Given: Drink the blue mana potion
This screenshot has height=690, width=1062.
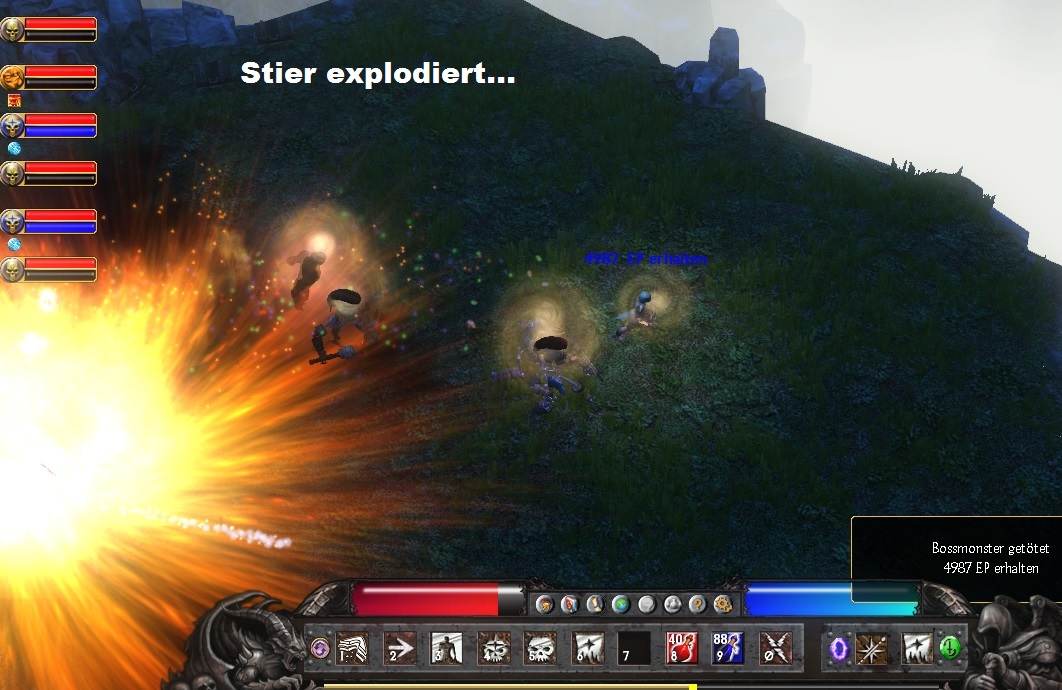Looking at the screenshot, I should pyautogui.click(x=727, y=648).
